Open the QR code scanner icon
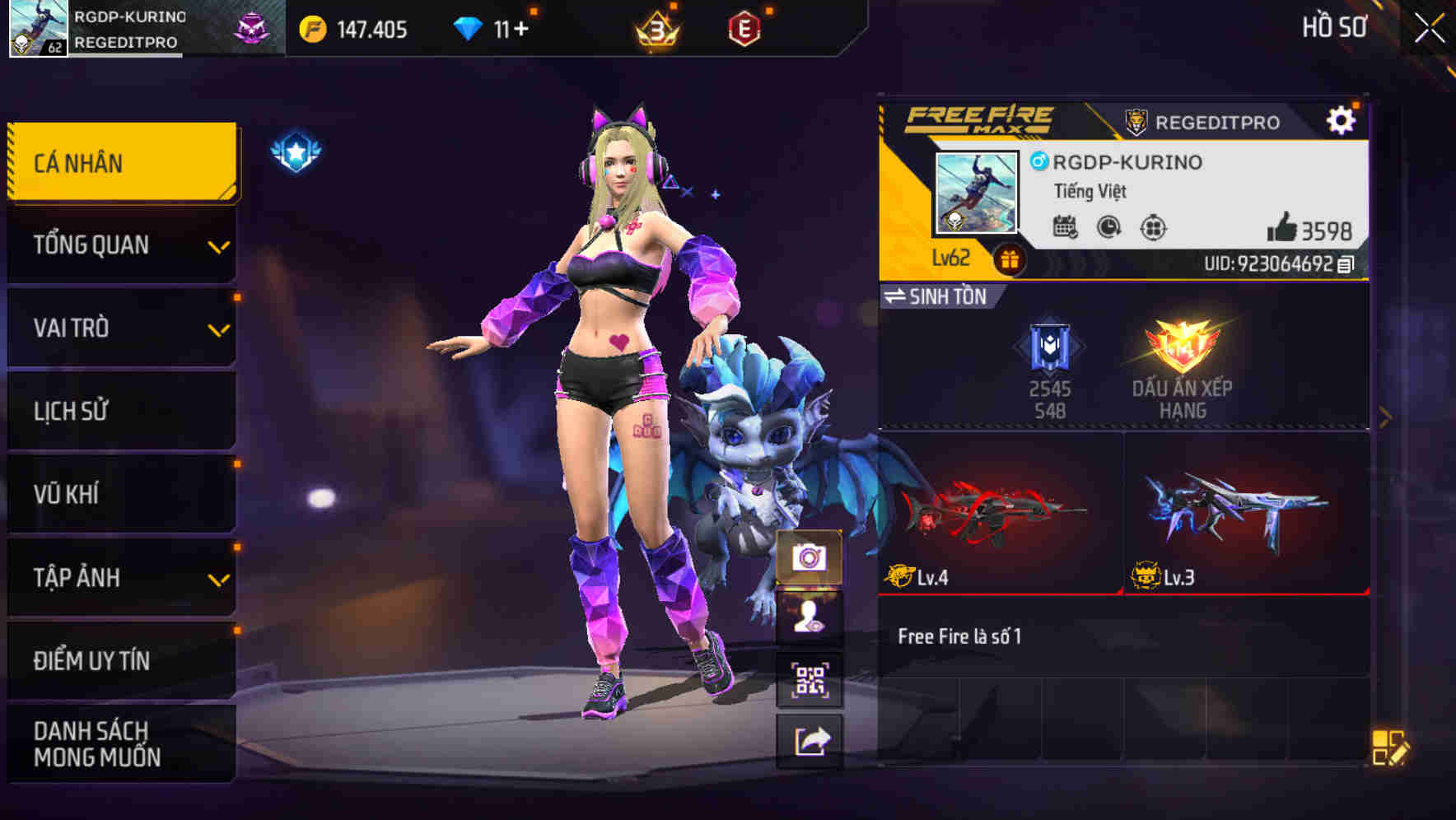The height and width of the screenshot is (820, 1456). [811, 677]
